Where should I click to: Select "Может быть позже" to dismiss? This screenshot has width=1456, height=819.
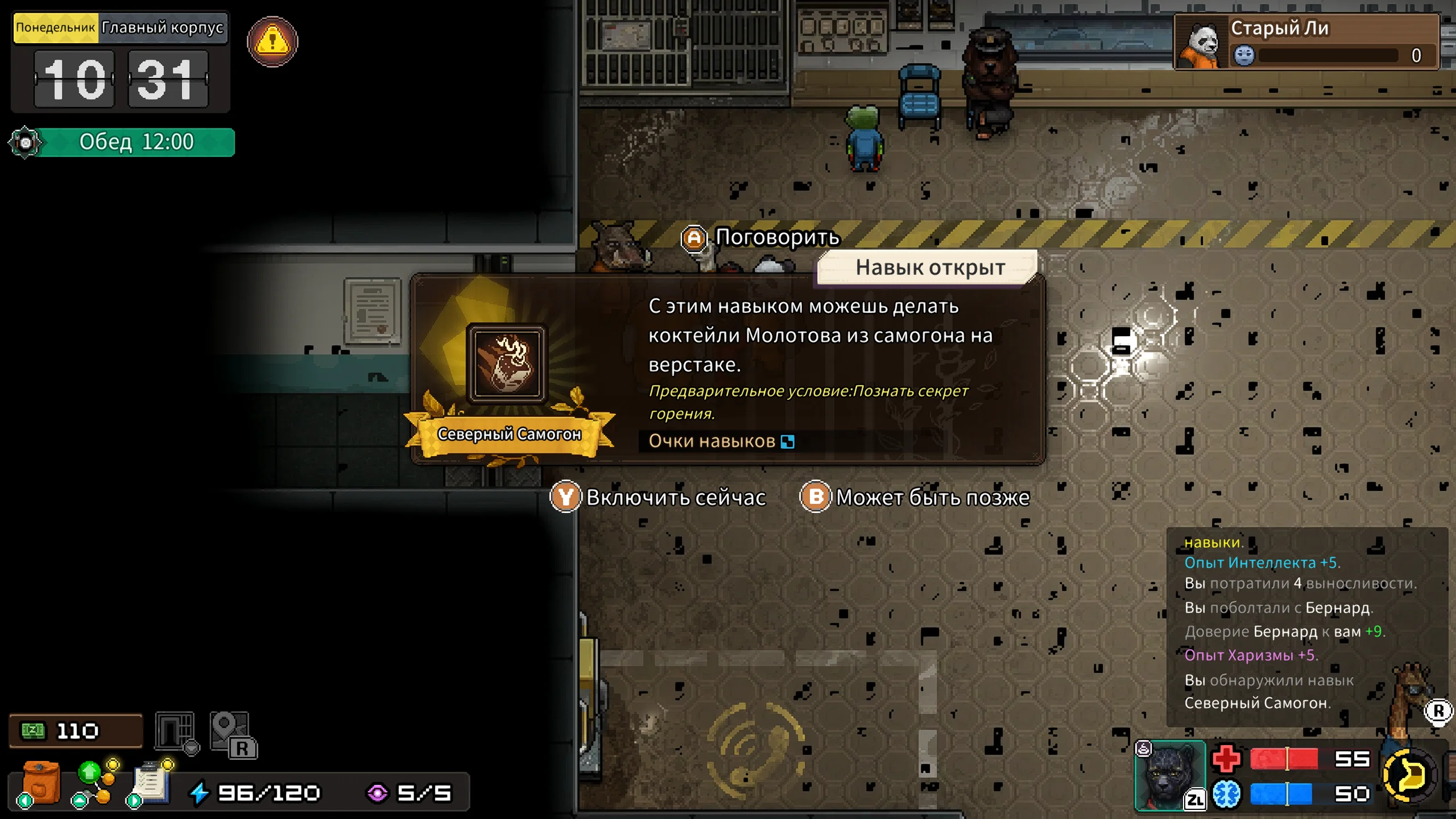(x=915, y=498)
